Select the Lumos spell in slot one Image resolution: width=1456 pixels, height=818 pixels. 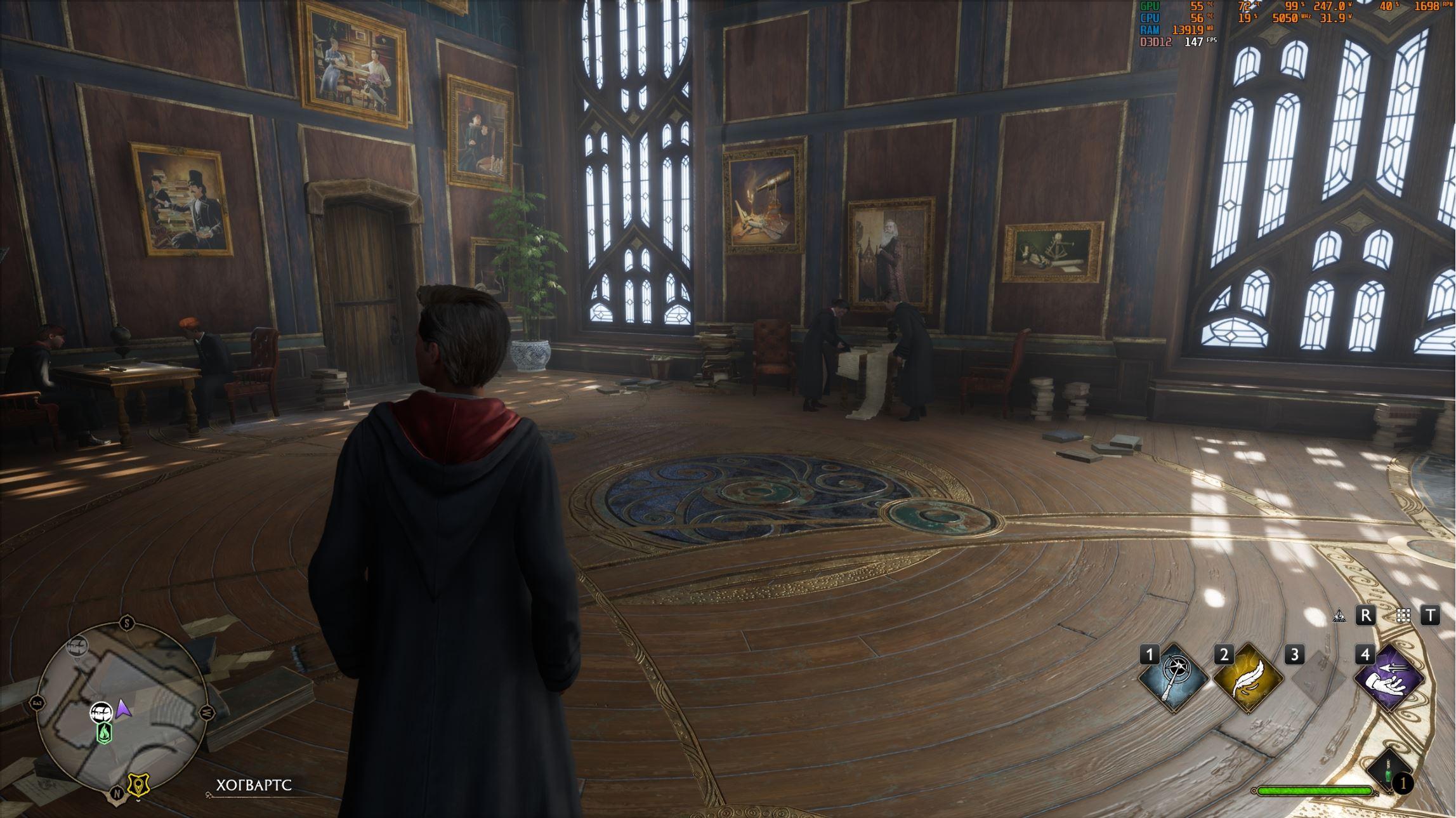tap(1174, 678)
